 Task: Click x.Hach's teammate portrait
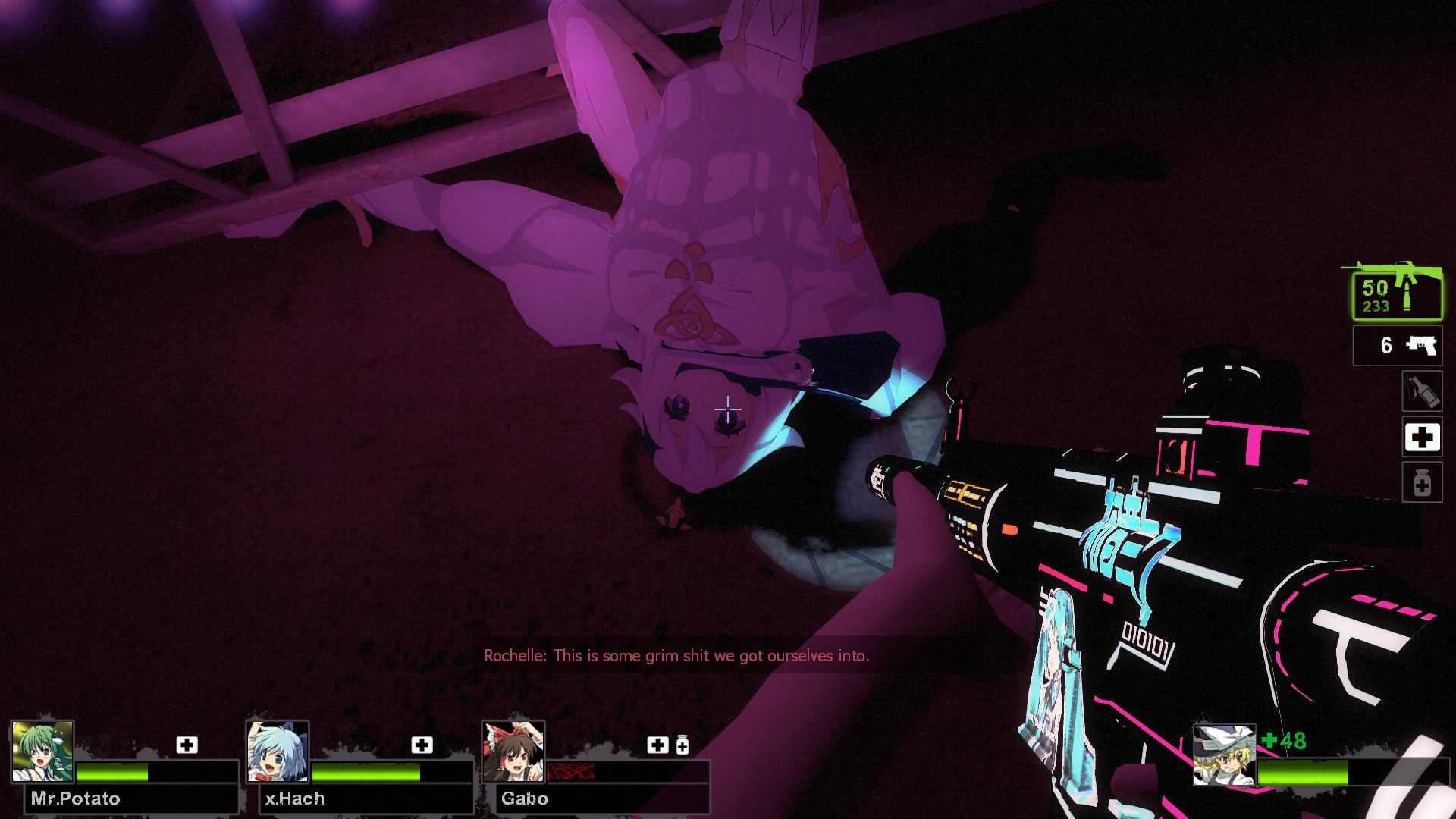click(x=278, y=752)
